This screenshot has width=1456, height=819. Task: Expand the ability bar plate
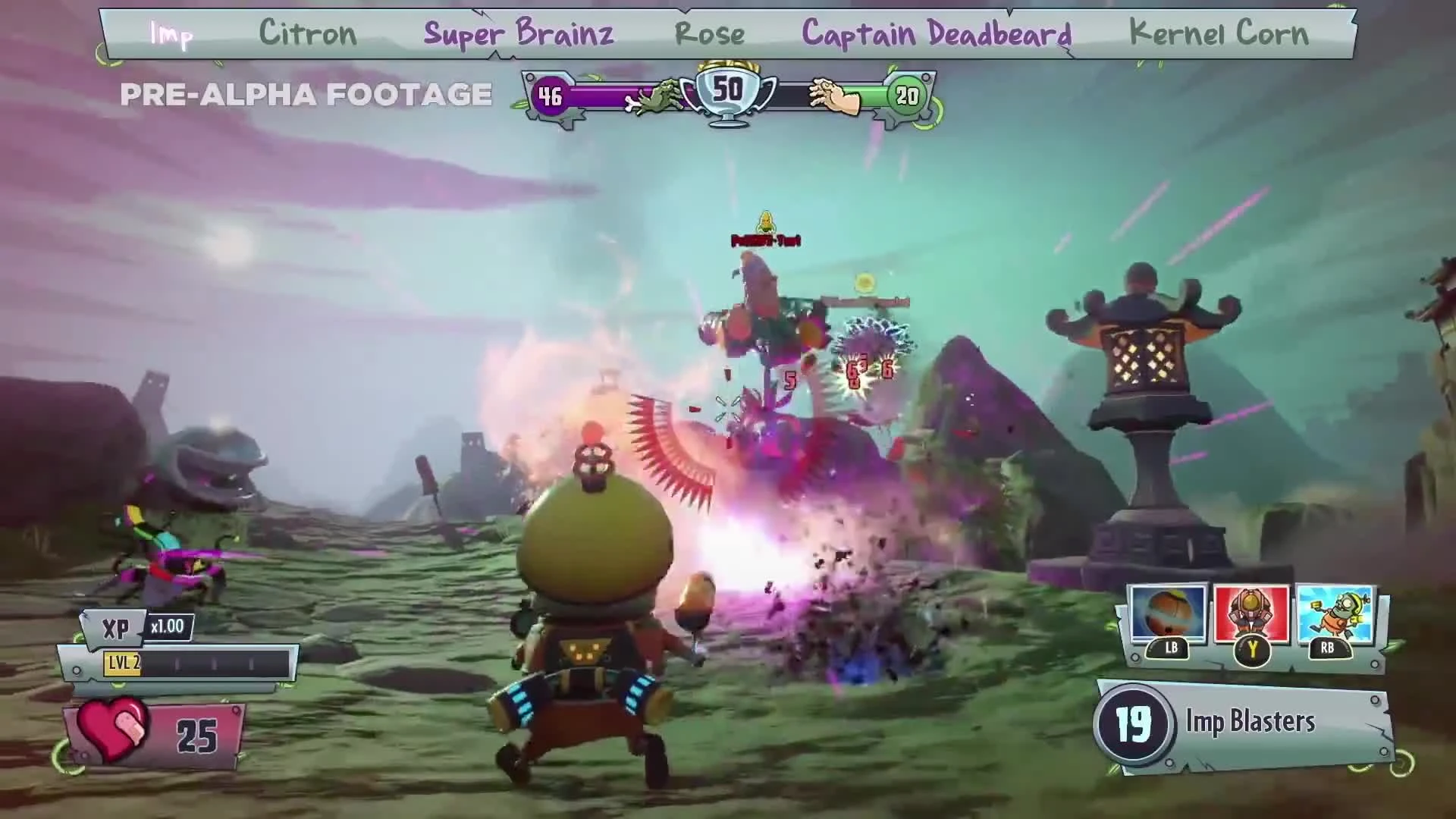coord(1251,656)
